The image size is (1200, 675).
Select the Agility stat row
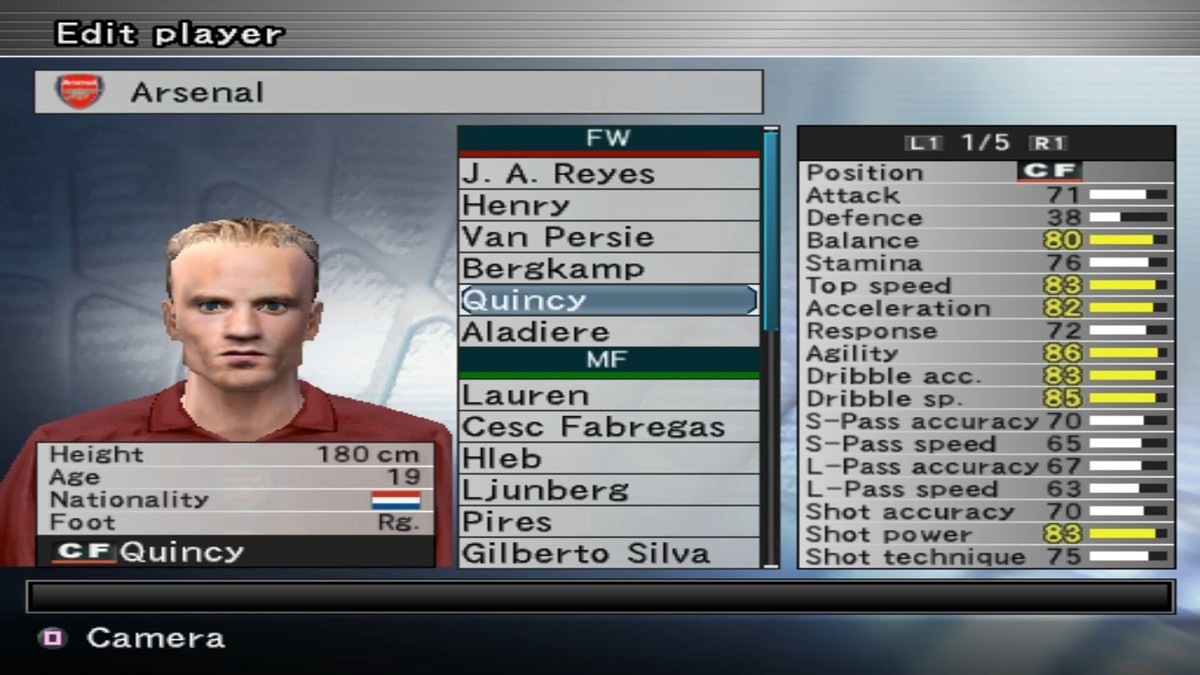pyautogui.click(x=986, y=353)
